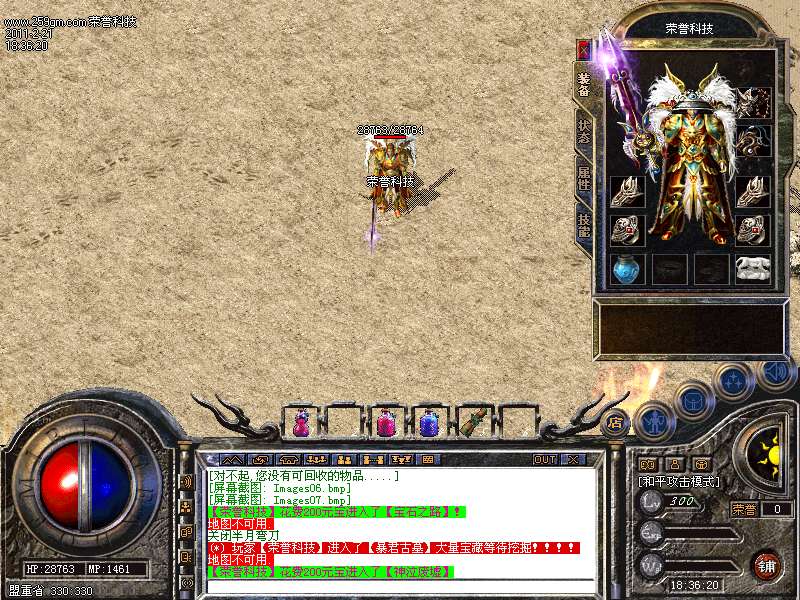This screenshot has width=800, height=600.
Task: Select the 装备 equipment tab
Action: 584,83
